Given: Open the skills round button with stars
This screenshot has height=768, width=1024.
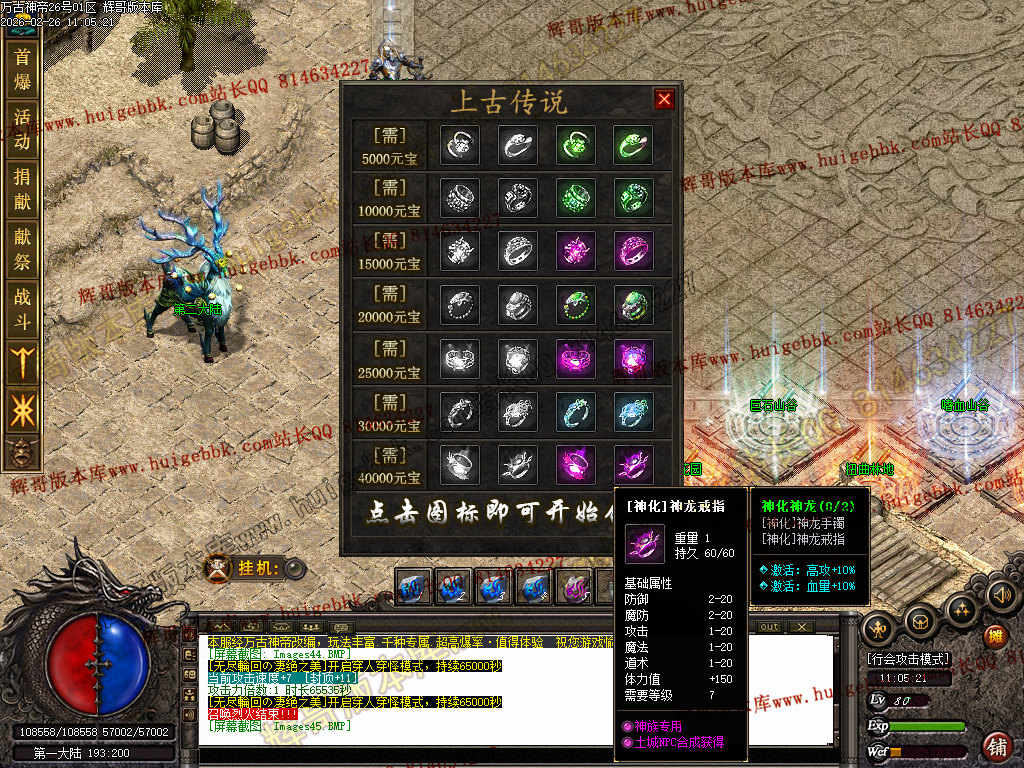Looking at the screenshot, I should pos(962,609).
